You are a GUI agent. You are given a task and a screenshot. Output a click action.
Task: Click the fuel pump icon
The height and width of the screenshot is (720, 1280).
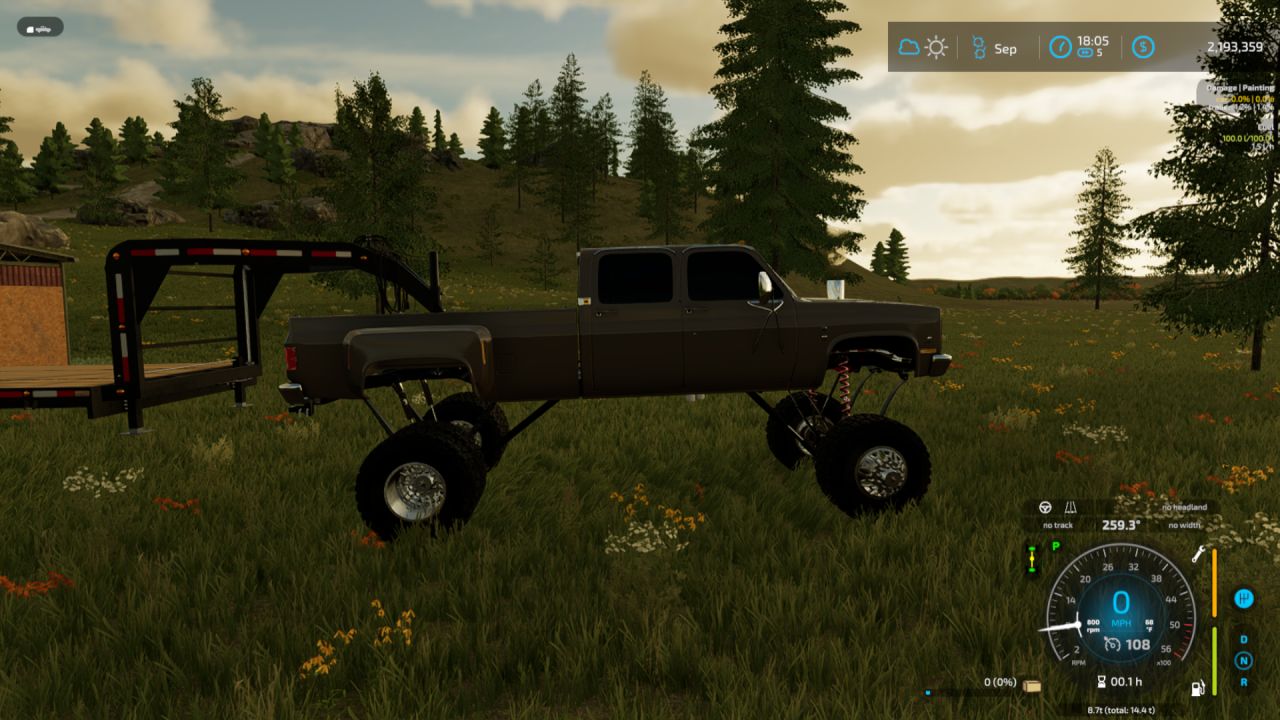click(x=1196, y=688)
